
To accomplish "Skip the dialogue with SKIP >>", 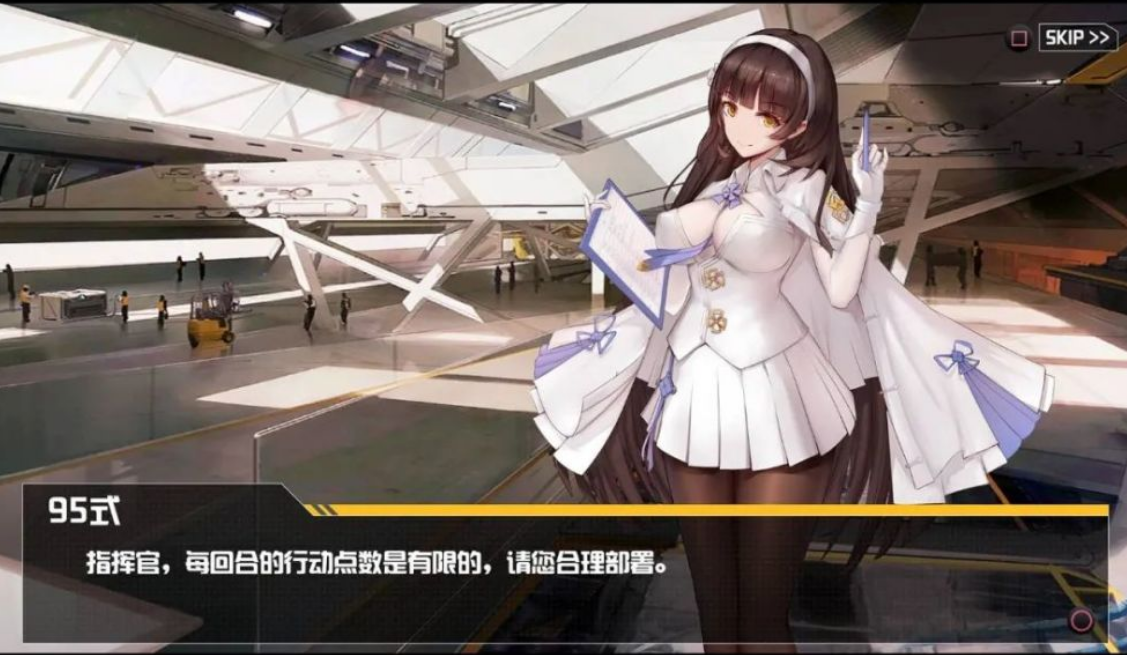I will [x=1076, y=38].
